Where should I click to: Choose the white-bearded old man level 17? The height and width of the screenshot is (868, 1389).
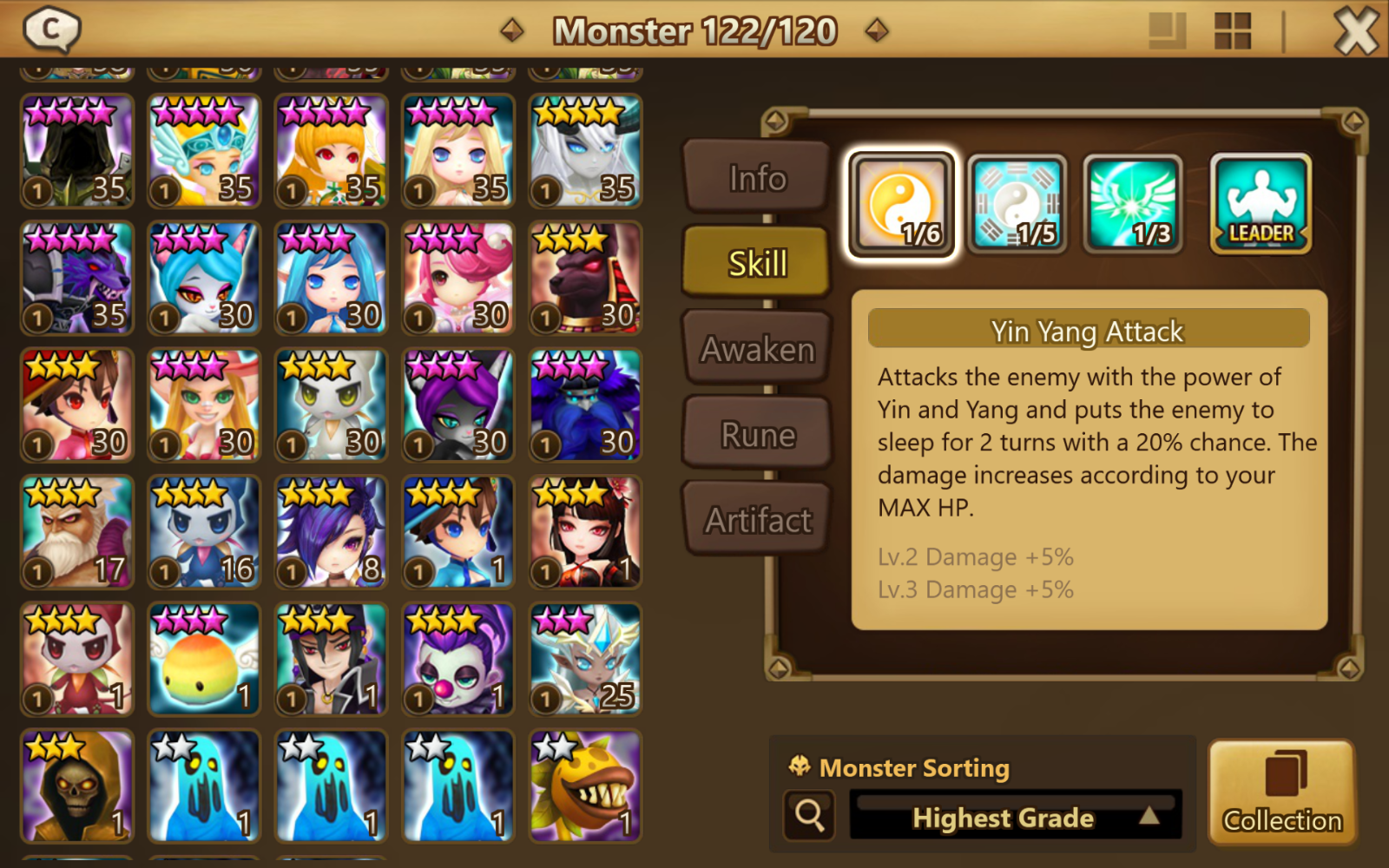point(77,532)
